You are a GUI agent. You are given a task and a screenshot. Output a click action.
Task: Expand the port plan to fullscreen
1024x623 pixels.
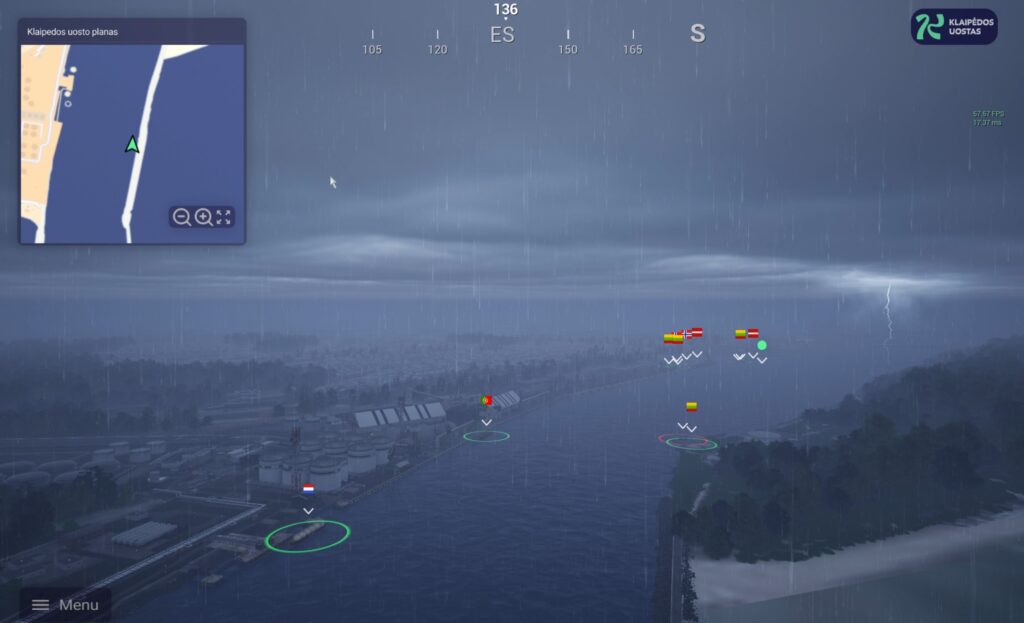[x=224, y=217]
